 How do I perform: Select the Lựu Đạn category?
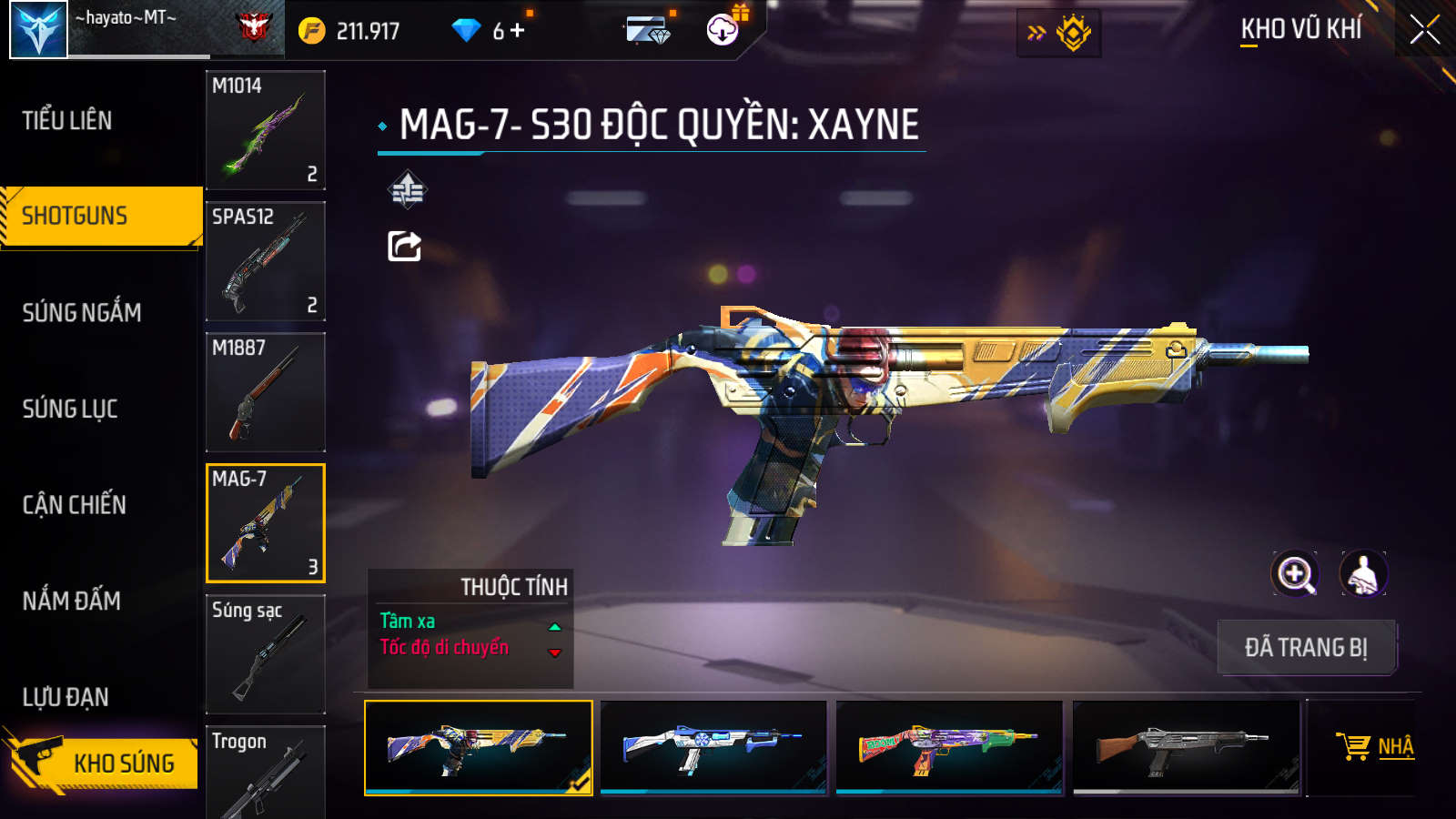tap(66, 697)
